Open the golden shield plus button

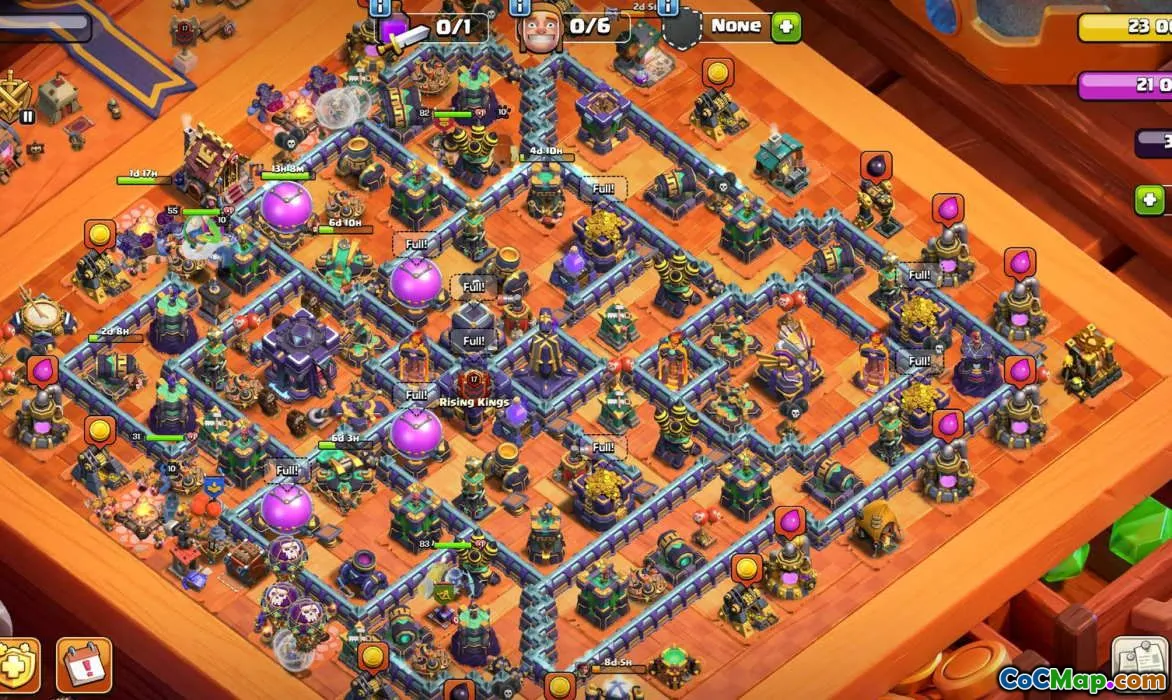pyautogui.click(x=17, y=667)
